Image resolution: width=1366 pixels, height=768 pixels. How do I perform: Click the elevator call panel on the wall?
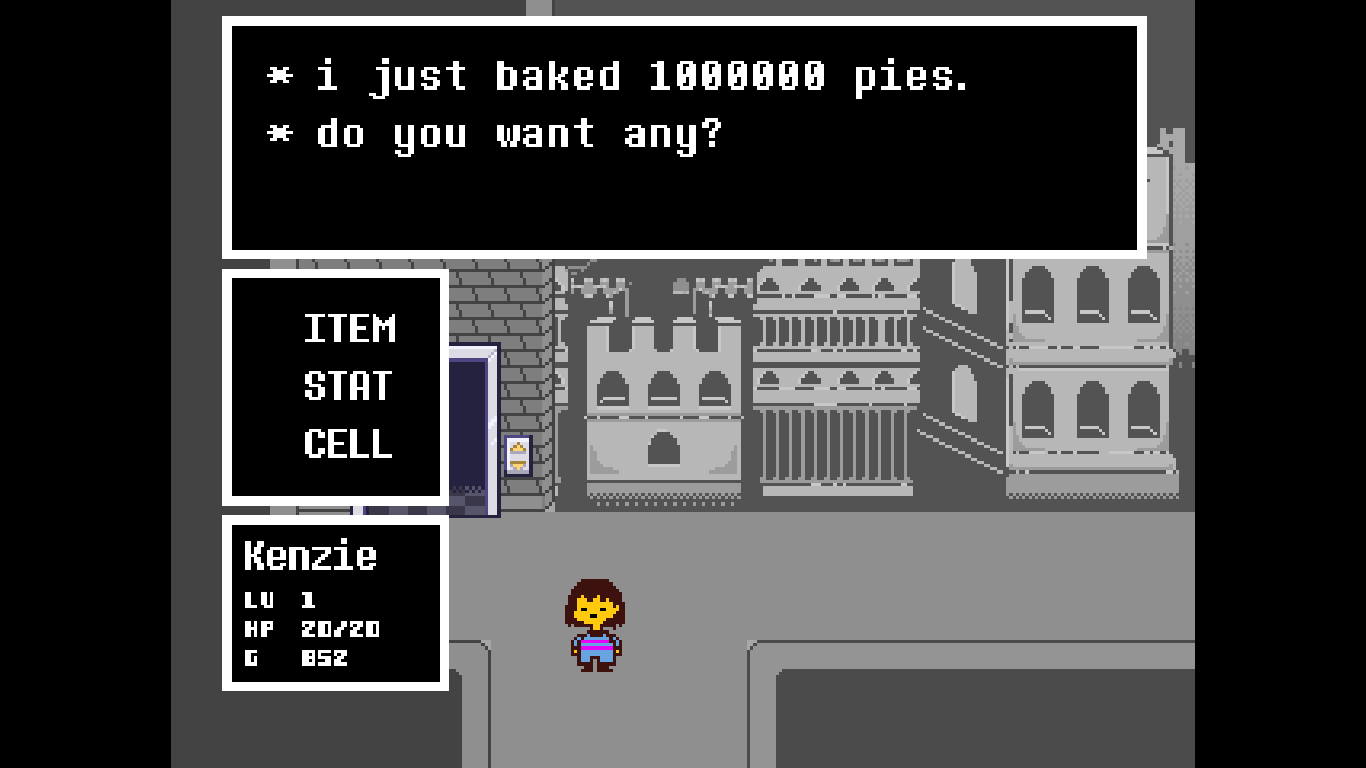click(519, 456)
